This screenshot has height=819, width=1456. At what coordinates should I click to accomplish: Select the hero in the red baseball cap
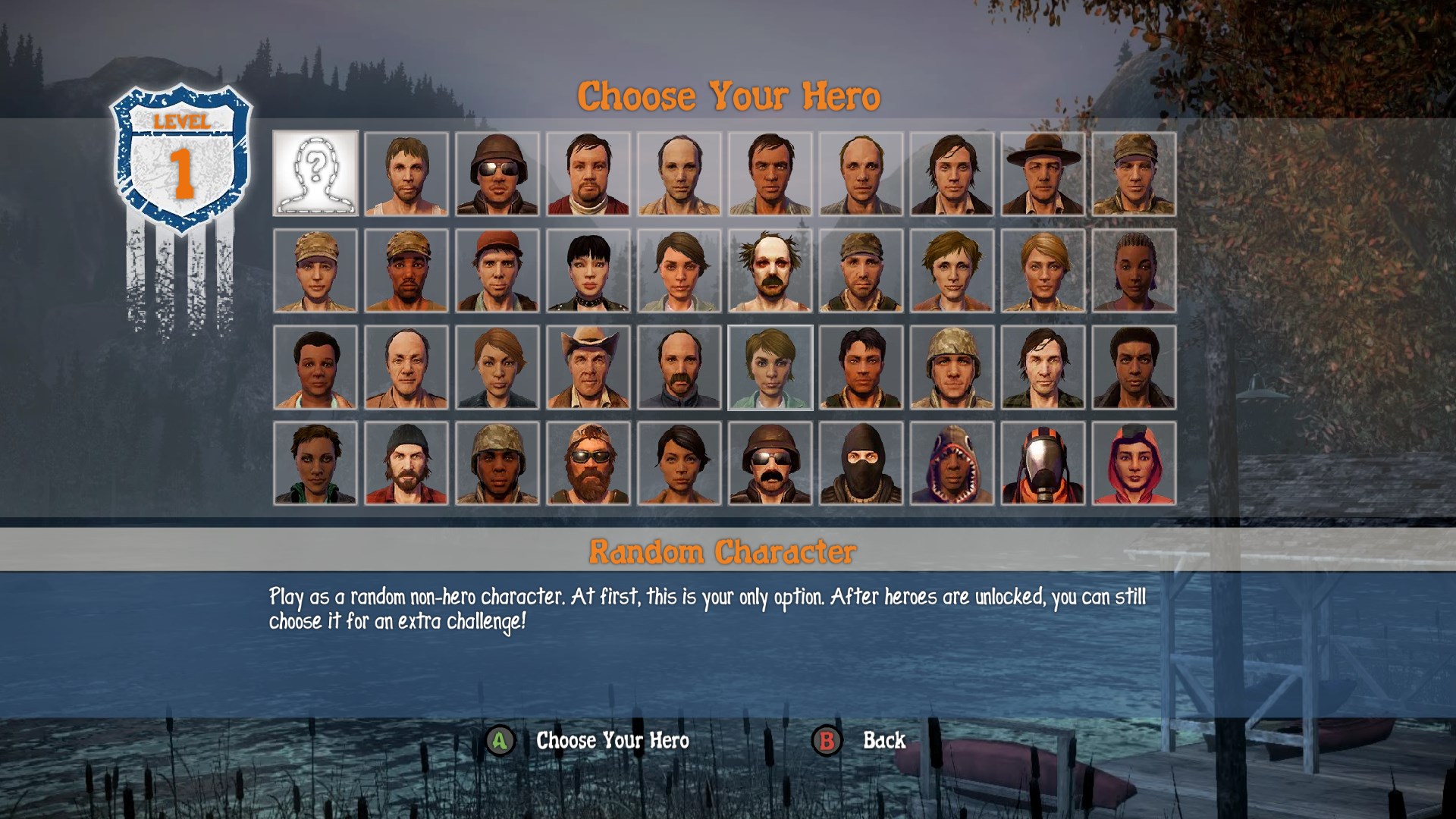pos(497,271)
